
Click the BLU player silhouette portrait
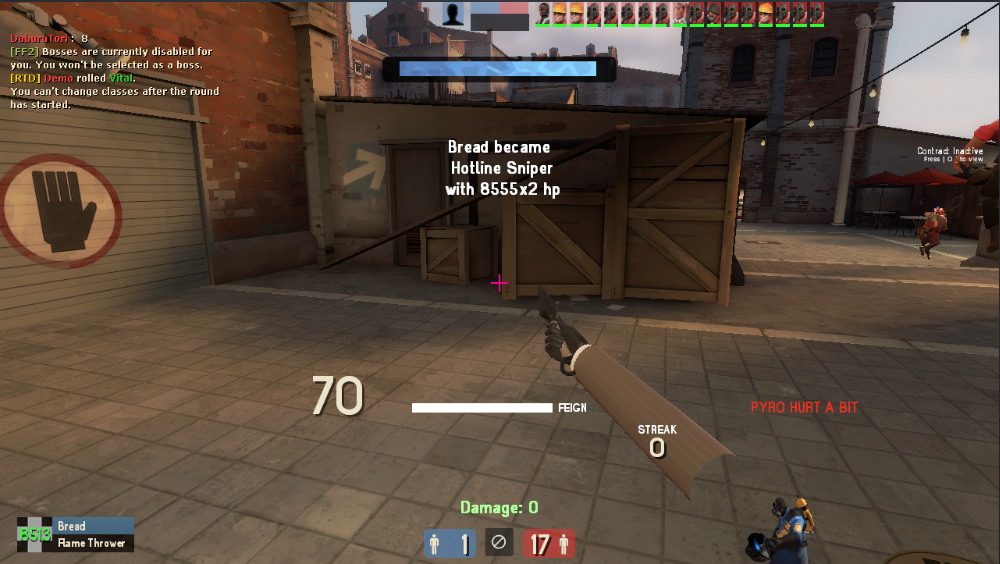454,14
